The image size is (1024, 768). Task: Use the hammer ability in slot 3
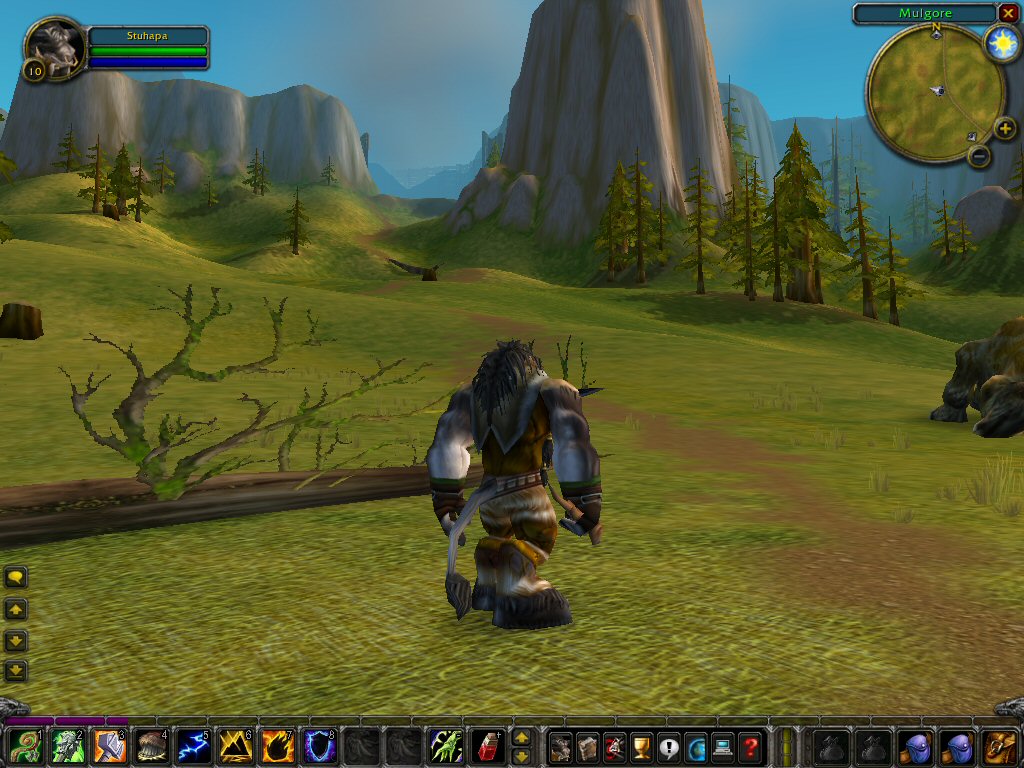109,746
